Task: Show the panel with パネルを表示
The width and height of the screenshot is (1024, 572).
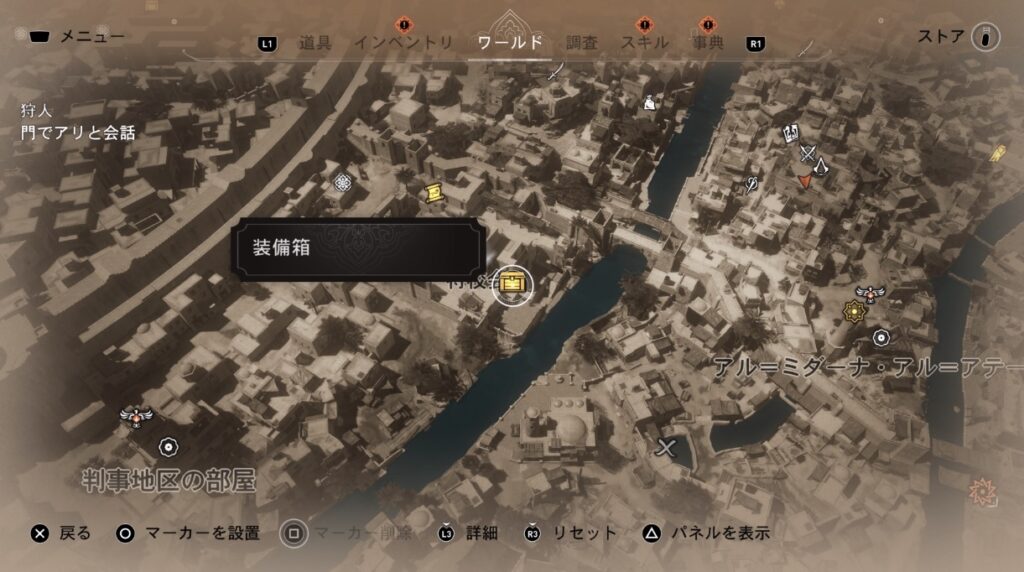Action: tap(708, 533)
